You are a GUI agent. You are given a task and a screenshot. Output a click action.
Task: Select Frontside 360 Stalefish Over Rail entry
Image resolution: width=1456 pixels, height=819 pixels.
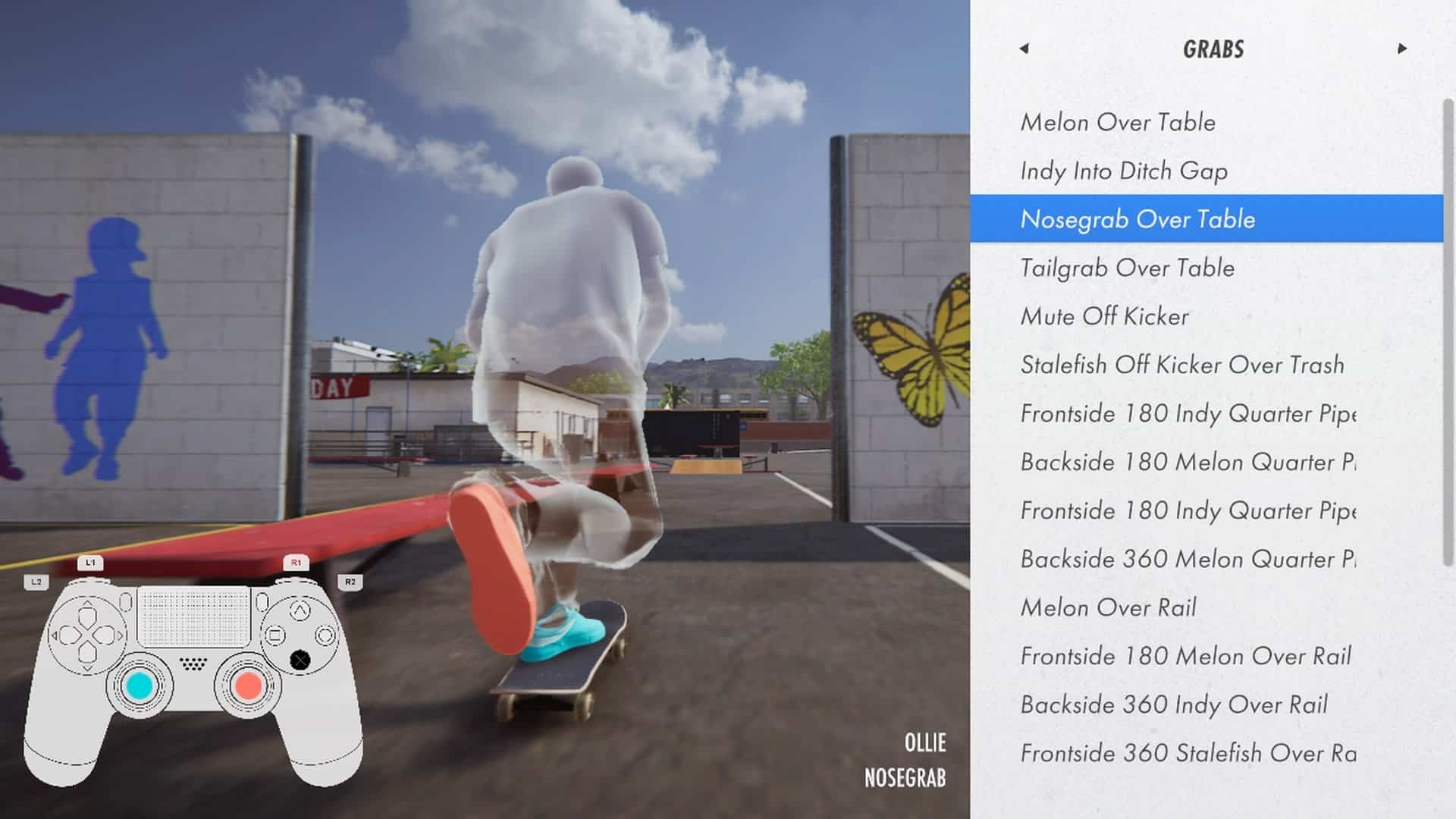click(x=1188, y=753)
